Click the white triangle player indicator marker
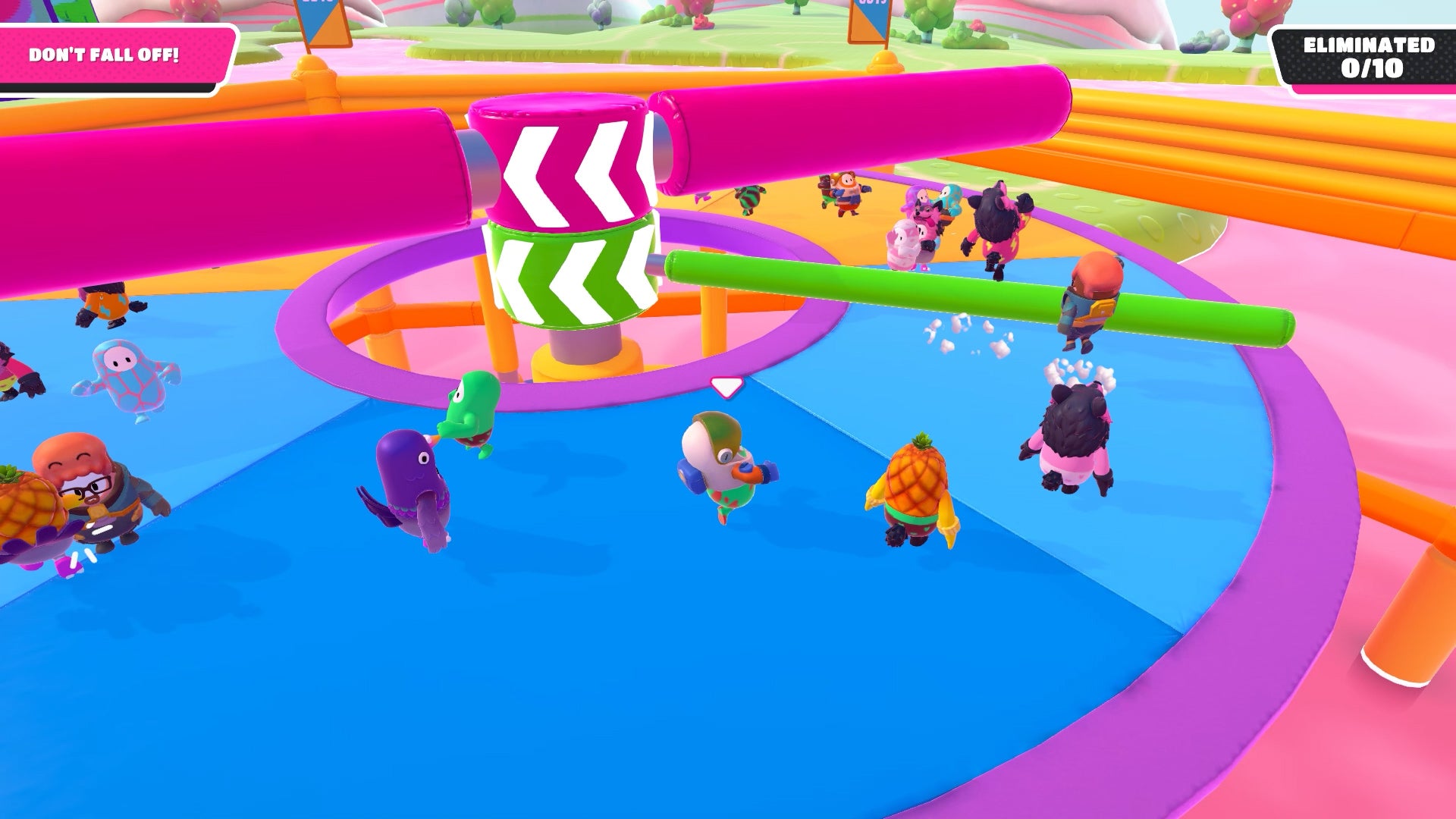 tap(724, 388)
